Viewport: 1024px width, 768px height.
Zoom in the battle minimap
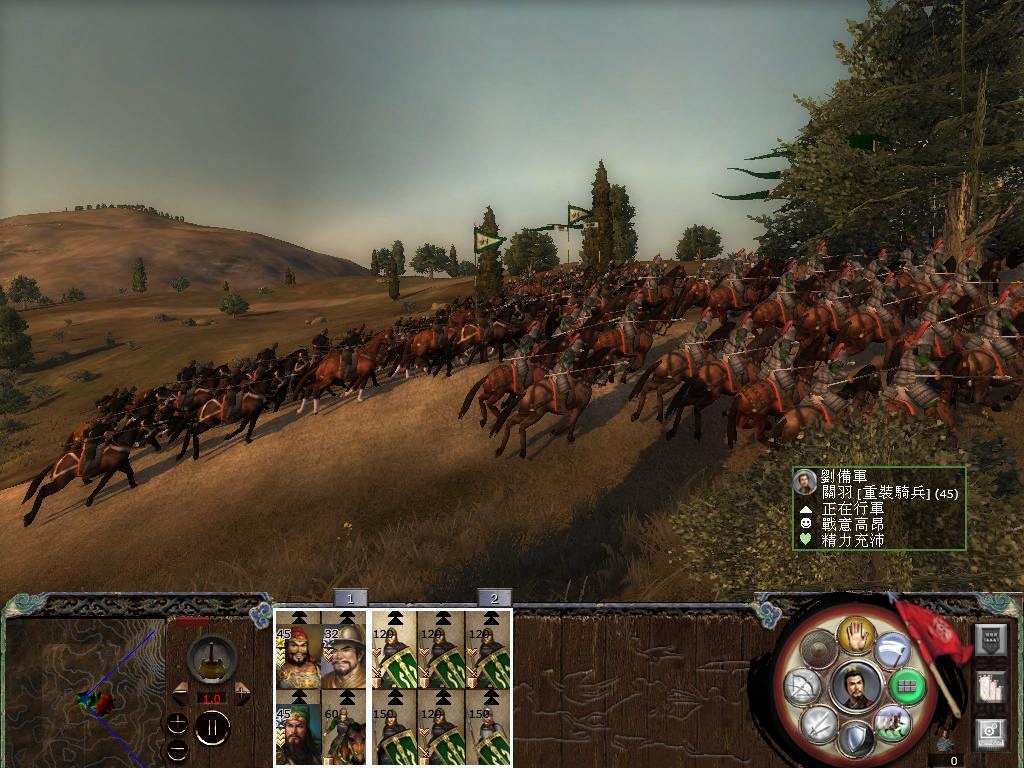tap(177, 722)
